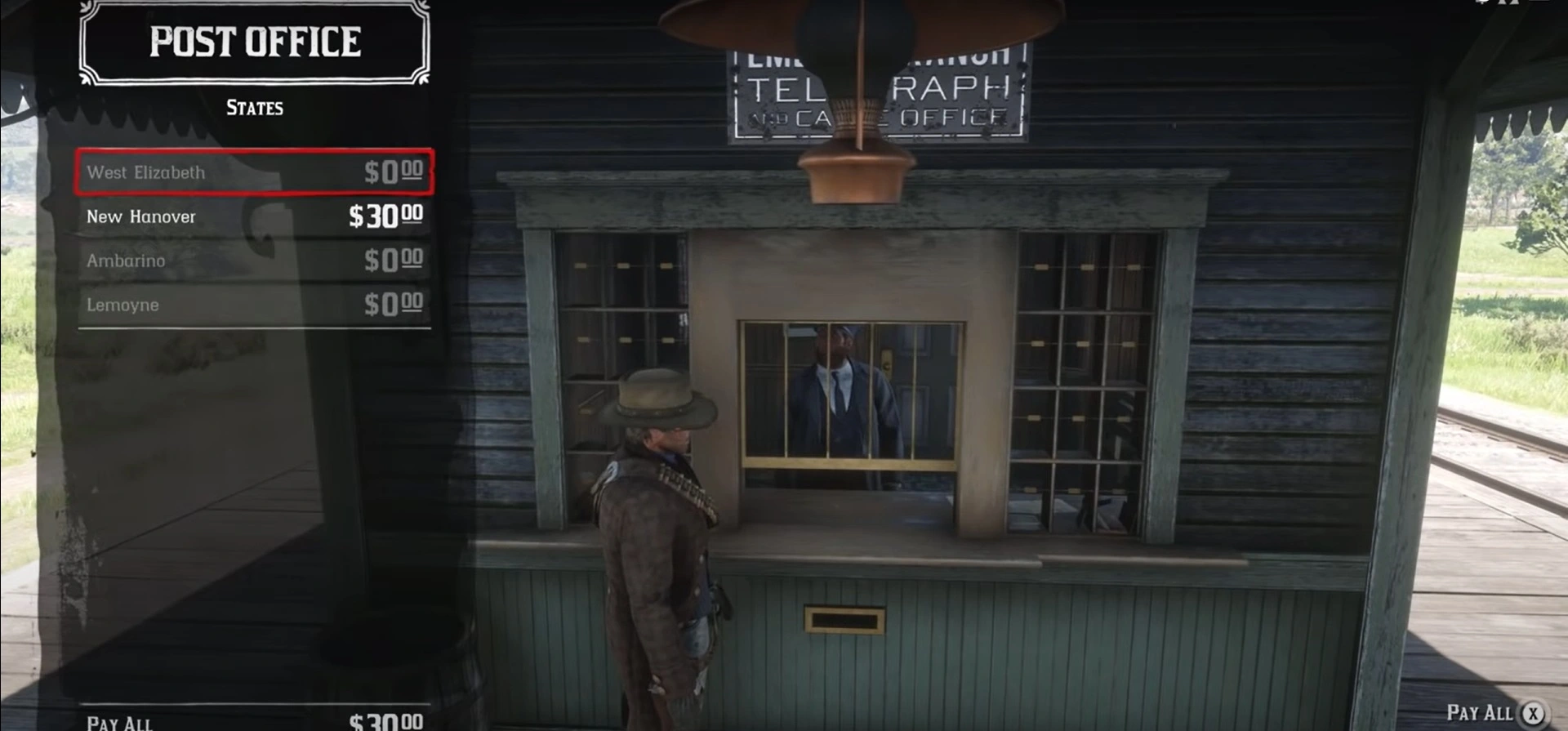
Task: Click the $0.00 amount beside West Elizabeth
Action: click(x=394, y=172)
